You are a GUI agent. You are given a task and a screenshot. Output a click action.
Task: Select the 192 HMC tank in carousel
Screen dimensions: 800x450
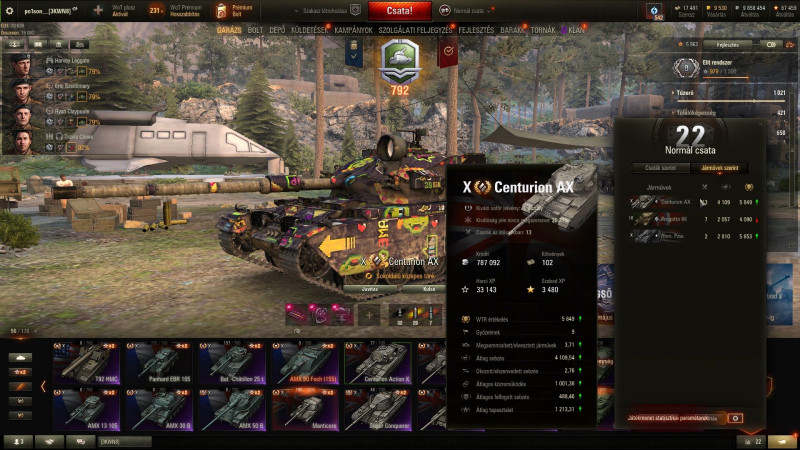[85, 363]
